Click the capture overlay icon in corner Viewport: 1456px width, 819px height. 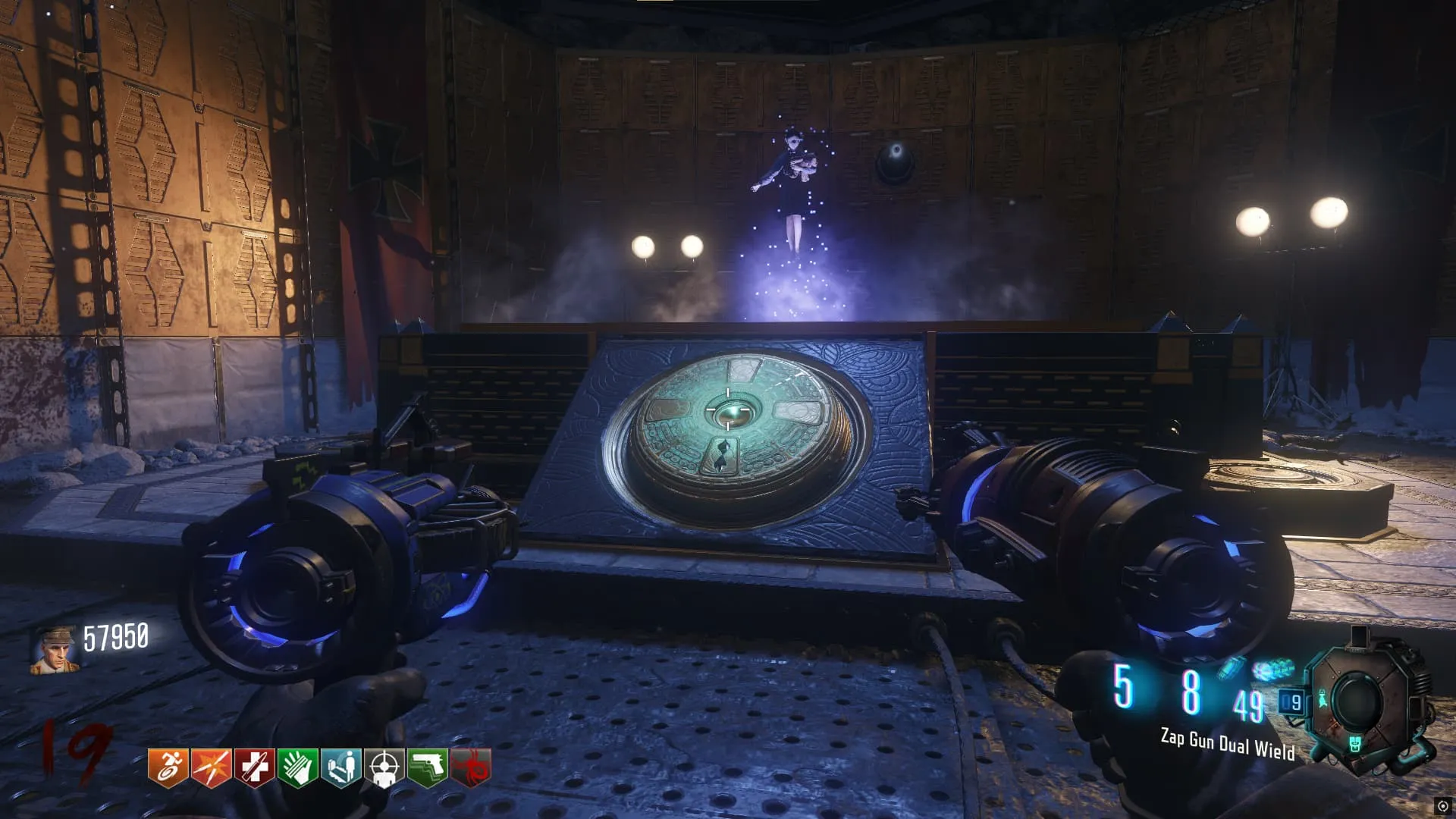(1442, 806)
